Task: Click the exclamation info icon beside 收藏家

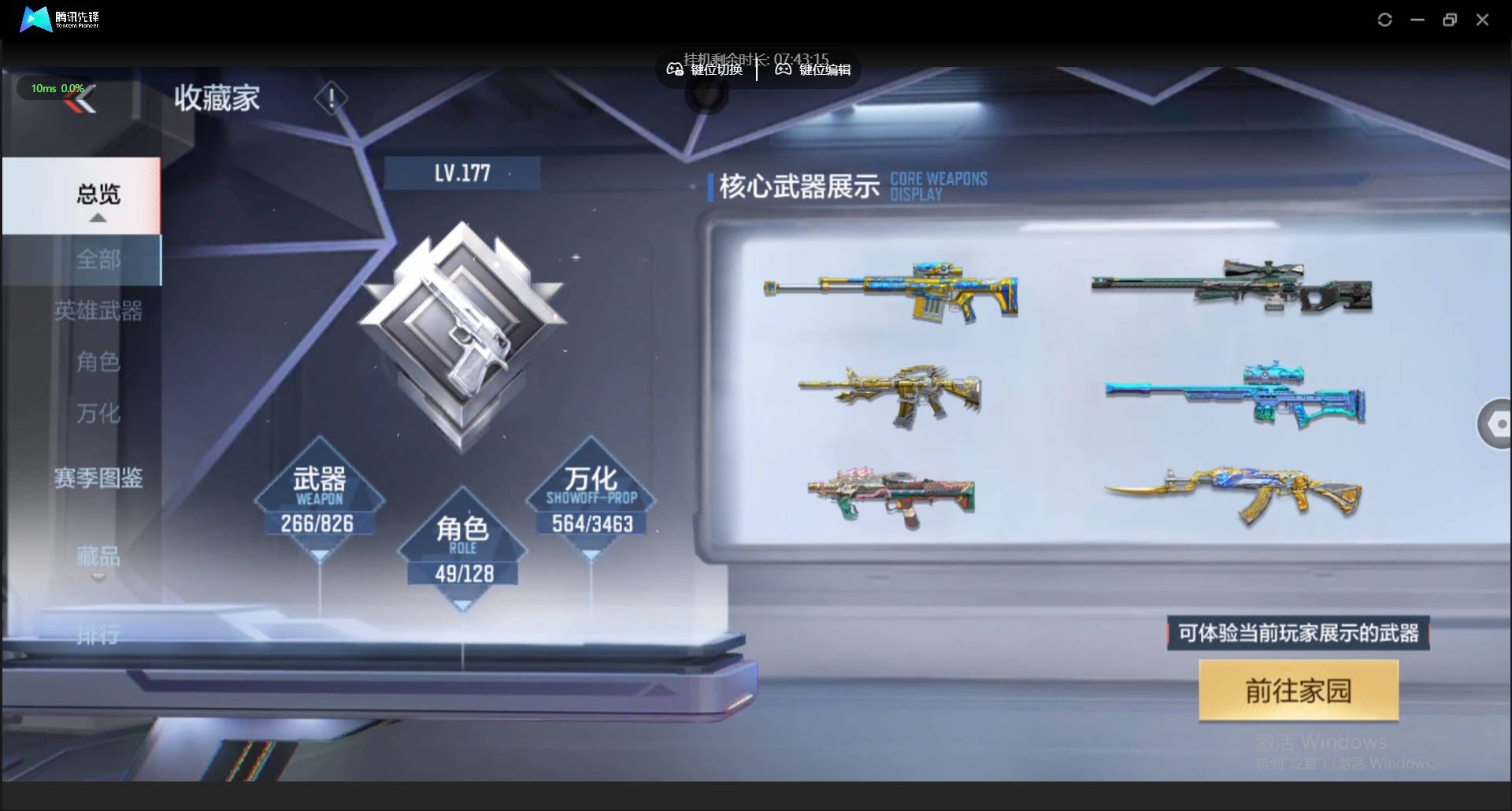Action: [x=331, y=98]
